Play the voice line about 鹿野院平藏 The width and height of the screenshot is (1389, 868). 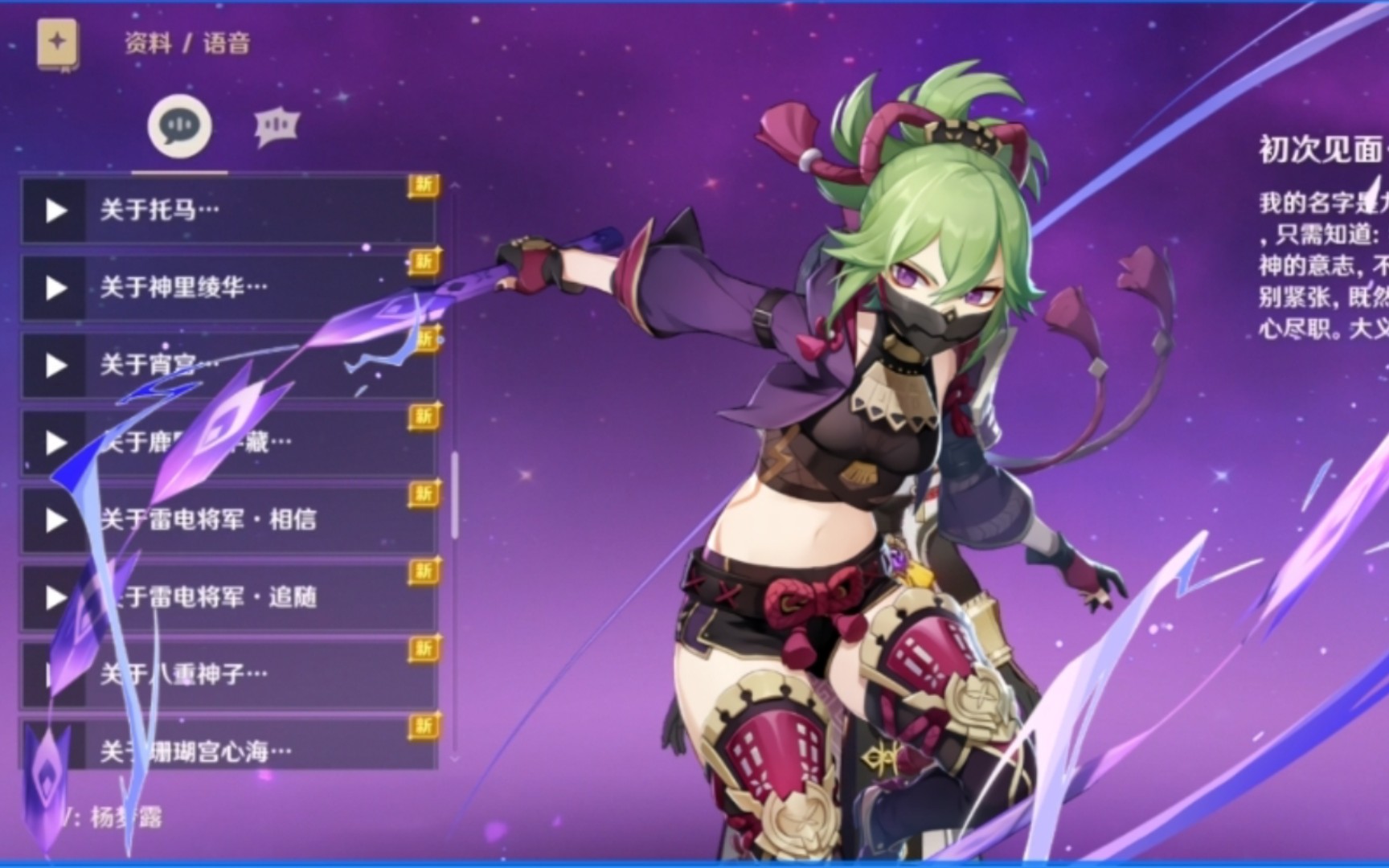(55, 443)
